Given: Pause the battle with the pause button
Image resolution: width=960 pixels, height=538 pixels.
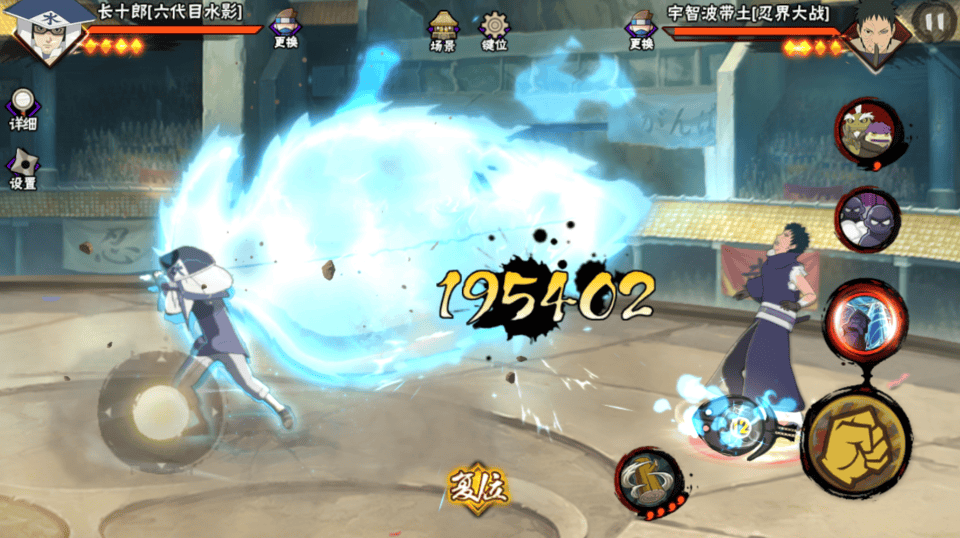Looking at the screenshot, I should pos(934,22).
